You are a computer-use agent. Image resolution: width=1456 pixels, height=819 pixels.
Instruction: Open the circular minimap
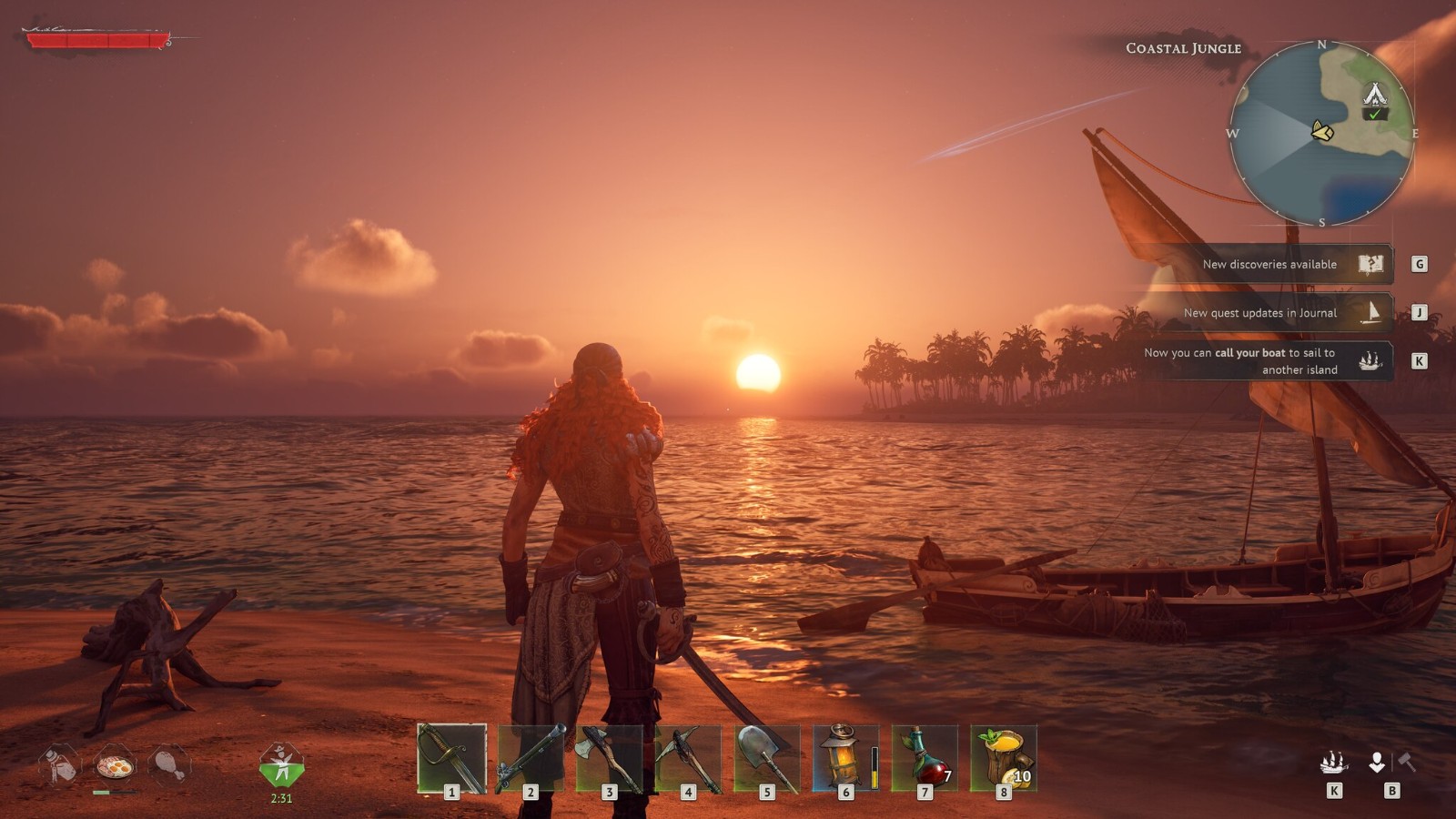coord(1321,133)
